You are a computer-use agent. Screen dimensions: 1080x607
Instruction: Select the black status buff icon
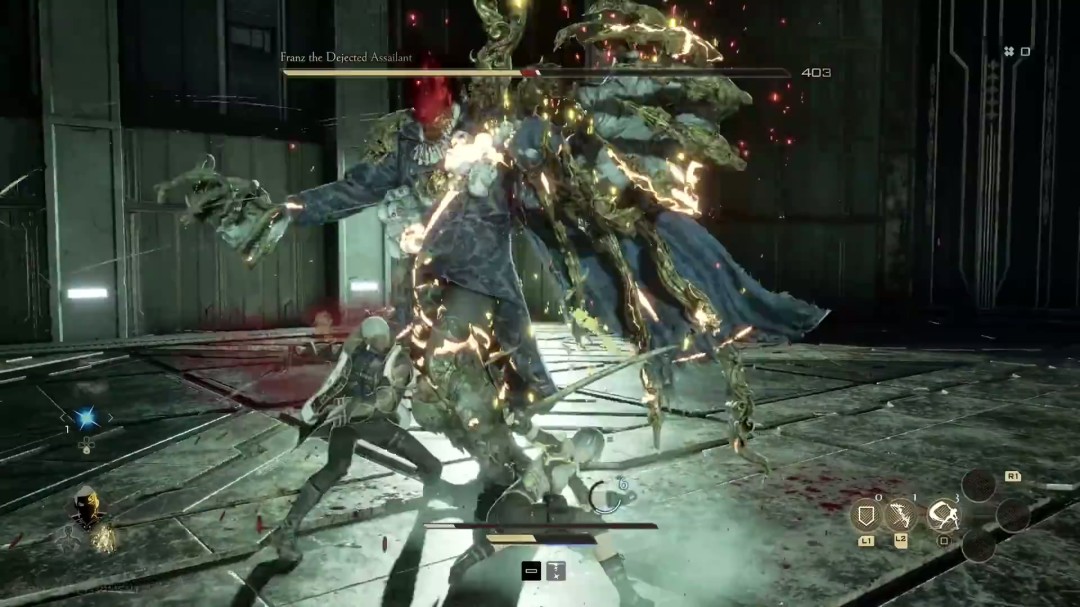(x=532, y=570)
